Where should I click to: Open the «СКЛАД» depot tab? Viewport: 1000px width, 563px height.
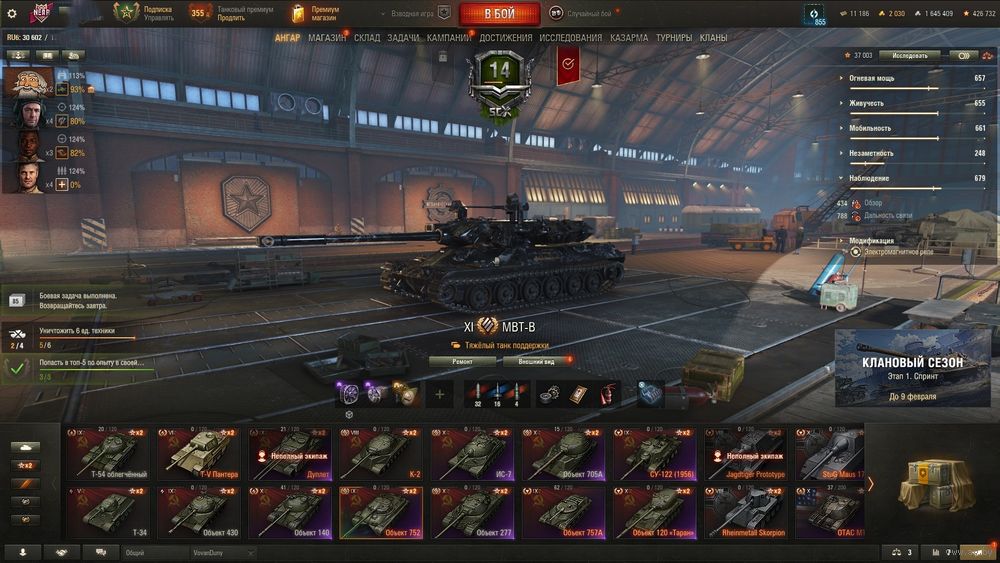coord(367,38)
